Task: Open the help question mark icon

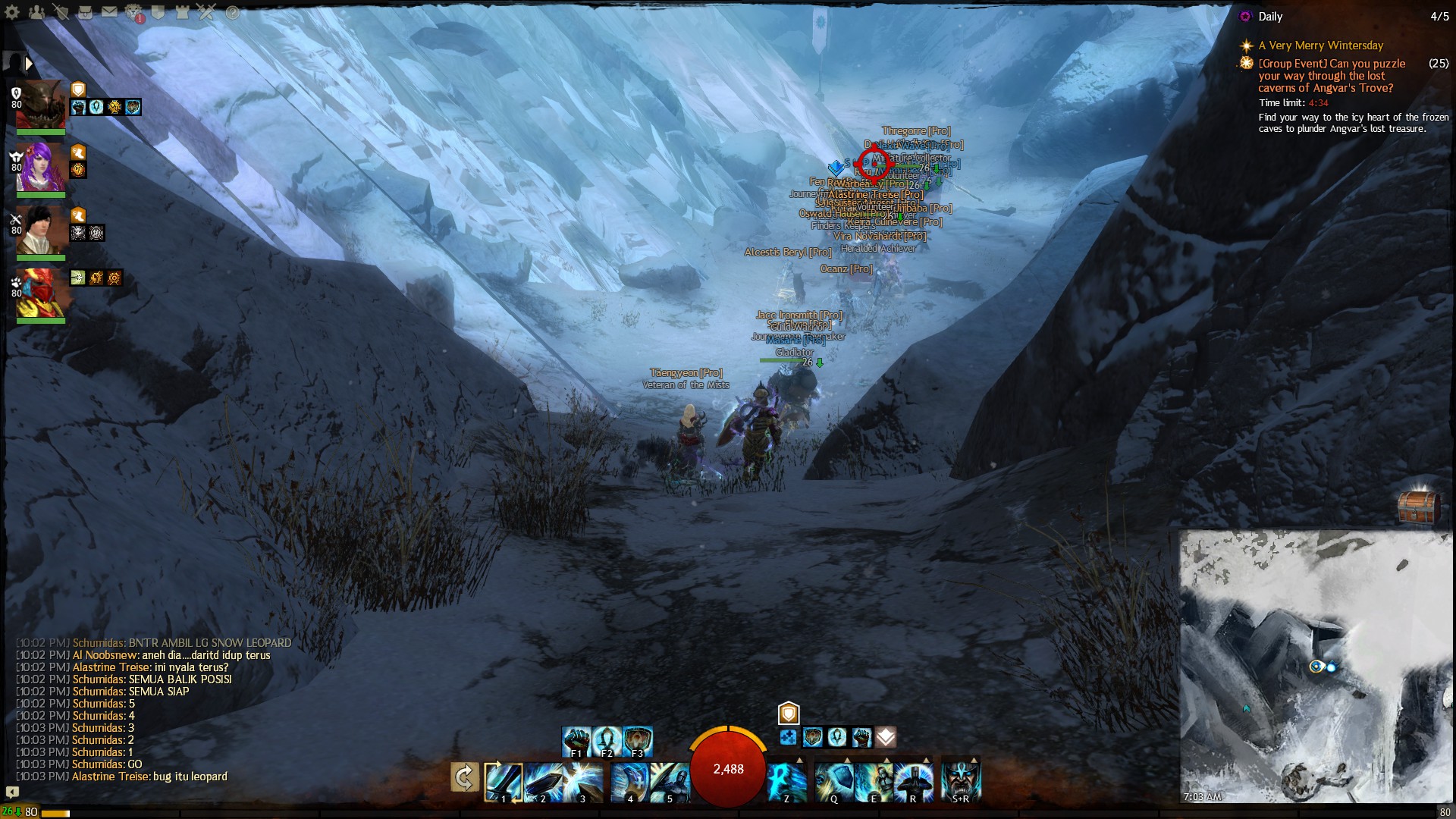Action: tap(232, 12)
